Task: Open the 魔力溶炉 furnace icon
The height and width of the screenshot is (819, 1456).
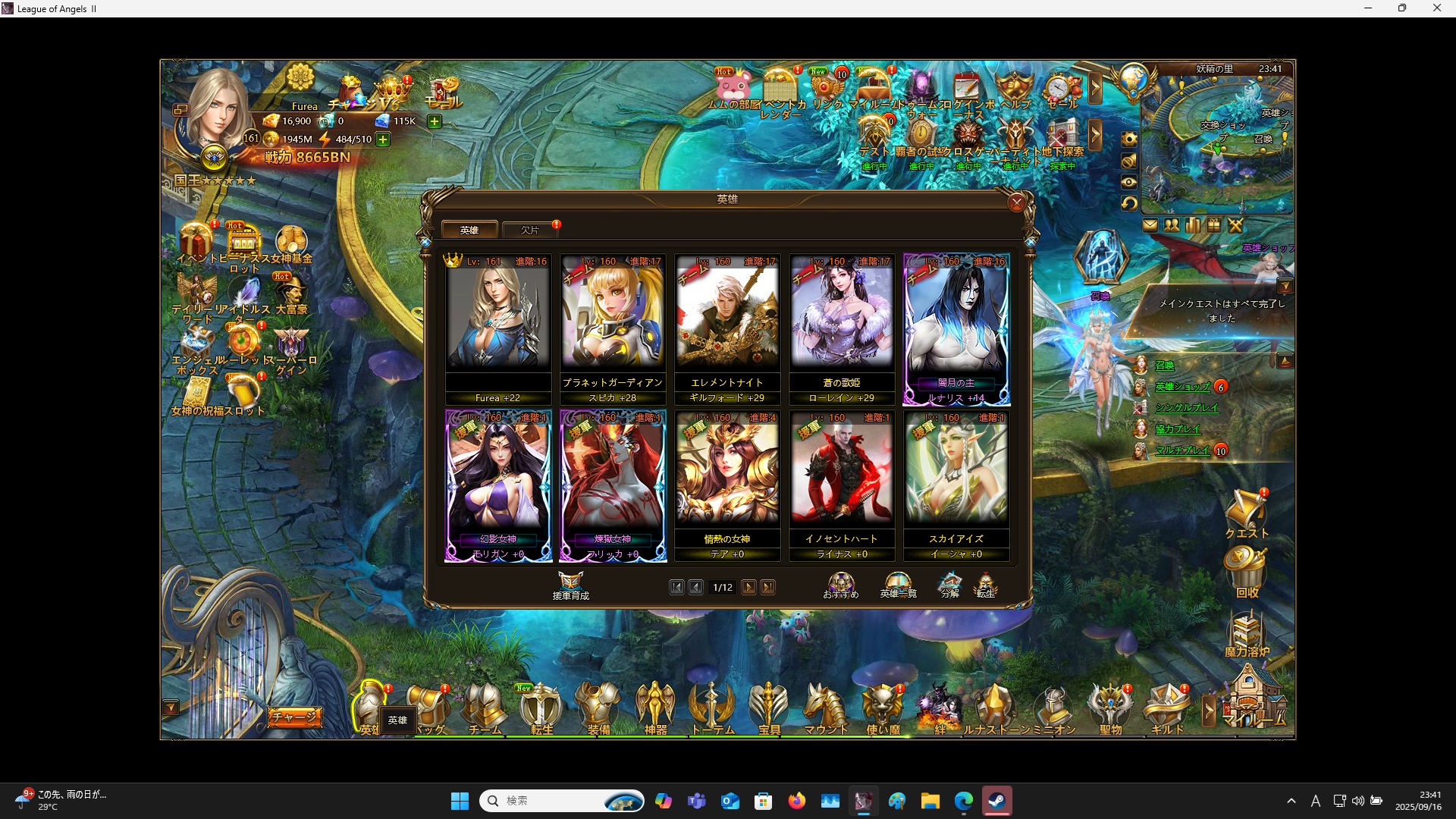Action: point(1247,634)
